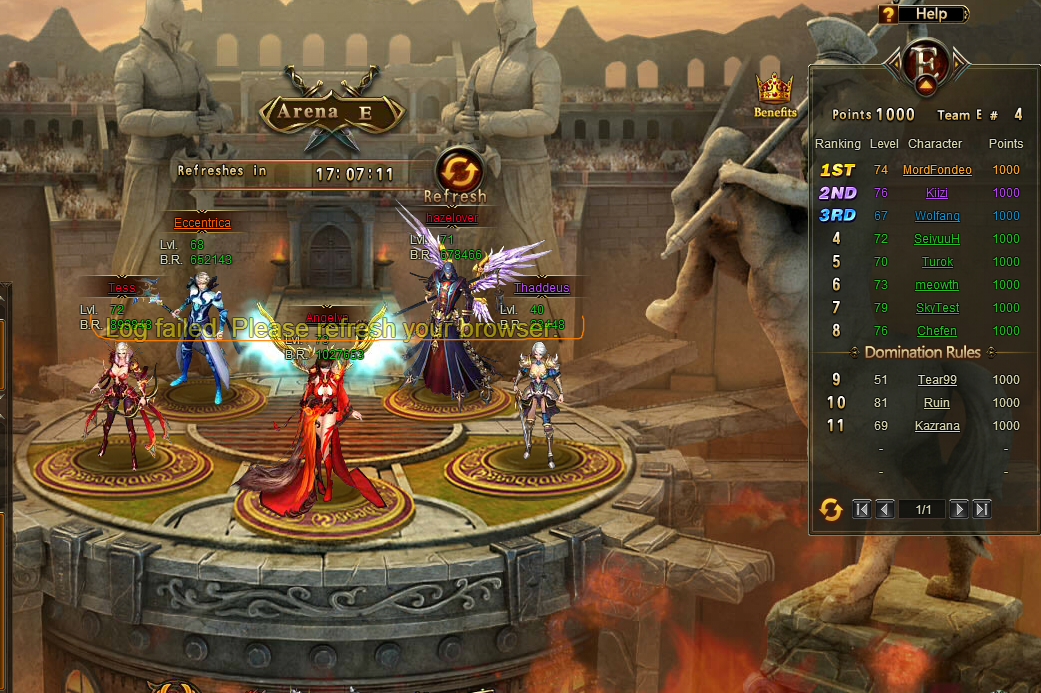Open the Help button

click(x=923, y=14)
